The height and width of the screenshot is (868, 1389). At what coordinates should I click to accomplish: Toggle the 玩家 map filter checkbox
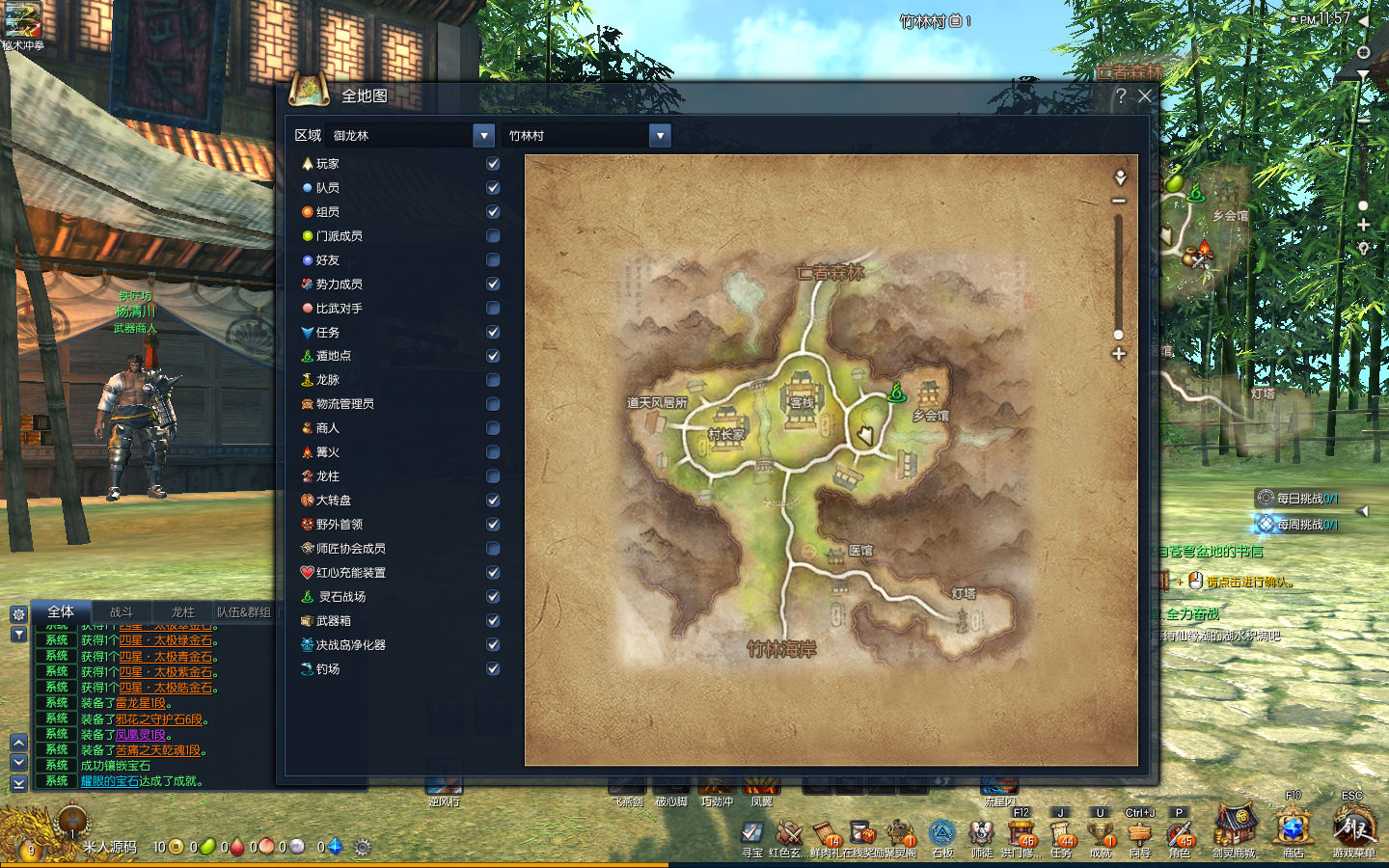point(493,164)
